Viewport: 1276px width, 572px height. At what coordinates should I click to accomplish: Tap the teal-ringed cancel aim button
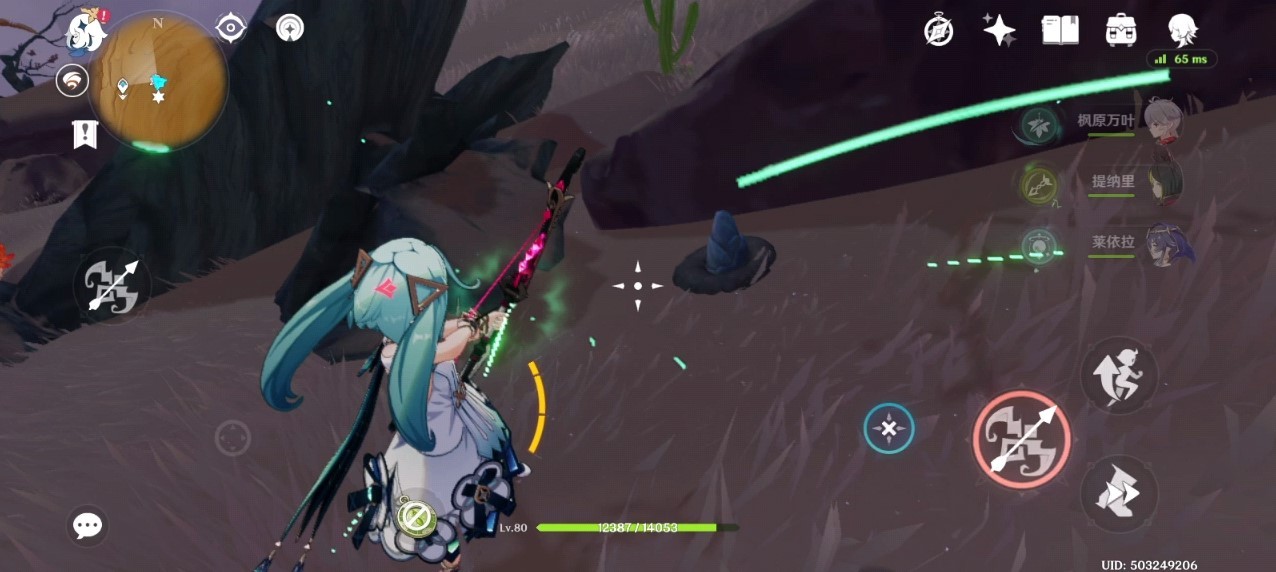point(889,429)
